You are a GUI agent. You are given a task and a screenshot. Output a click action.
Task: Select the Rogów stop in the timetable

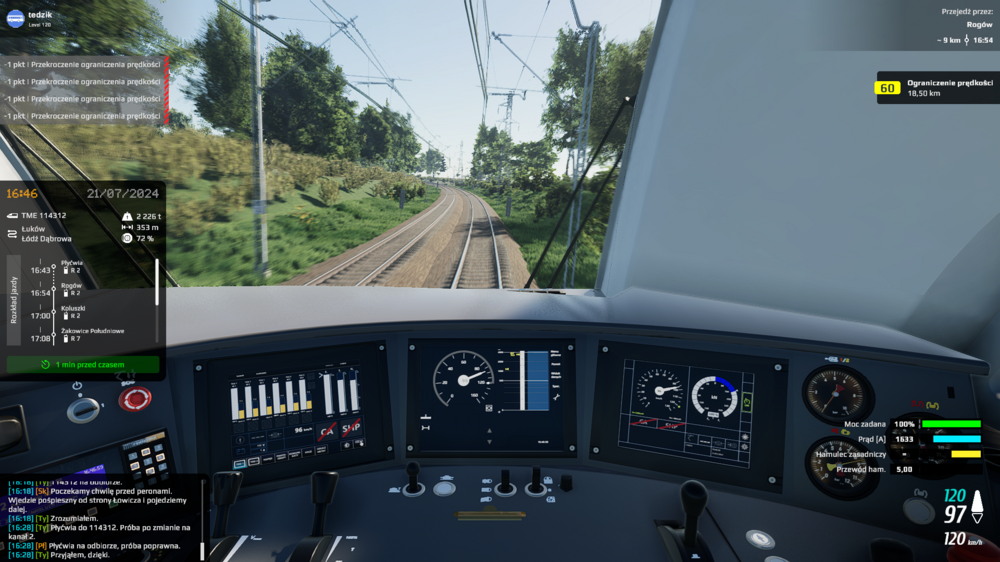71,289
